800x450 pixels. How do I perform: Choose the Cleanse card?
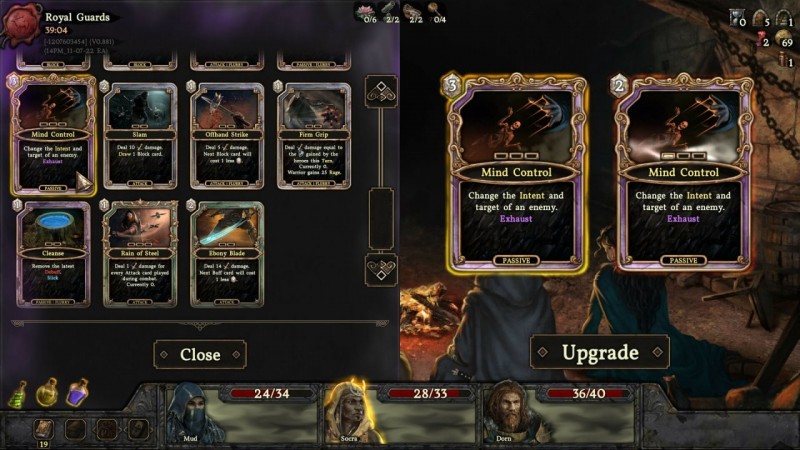pos(55,254)
